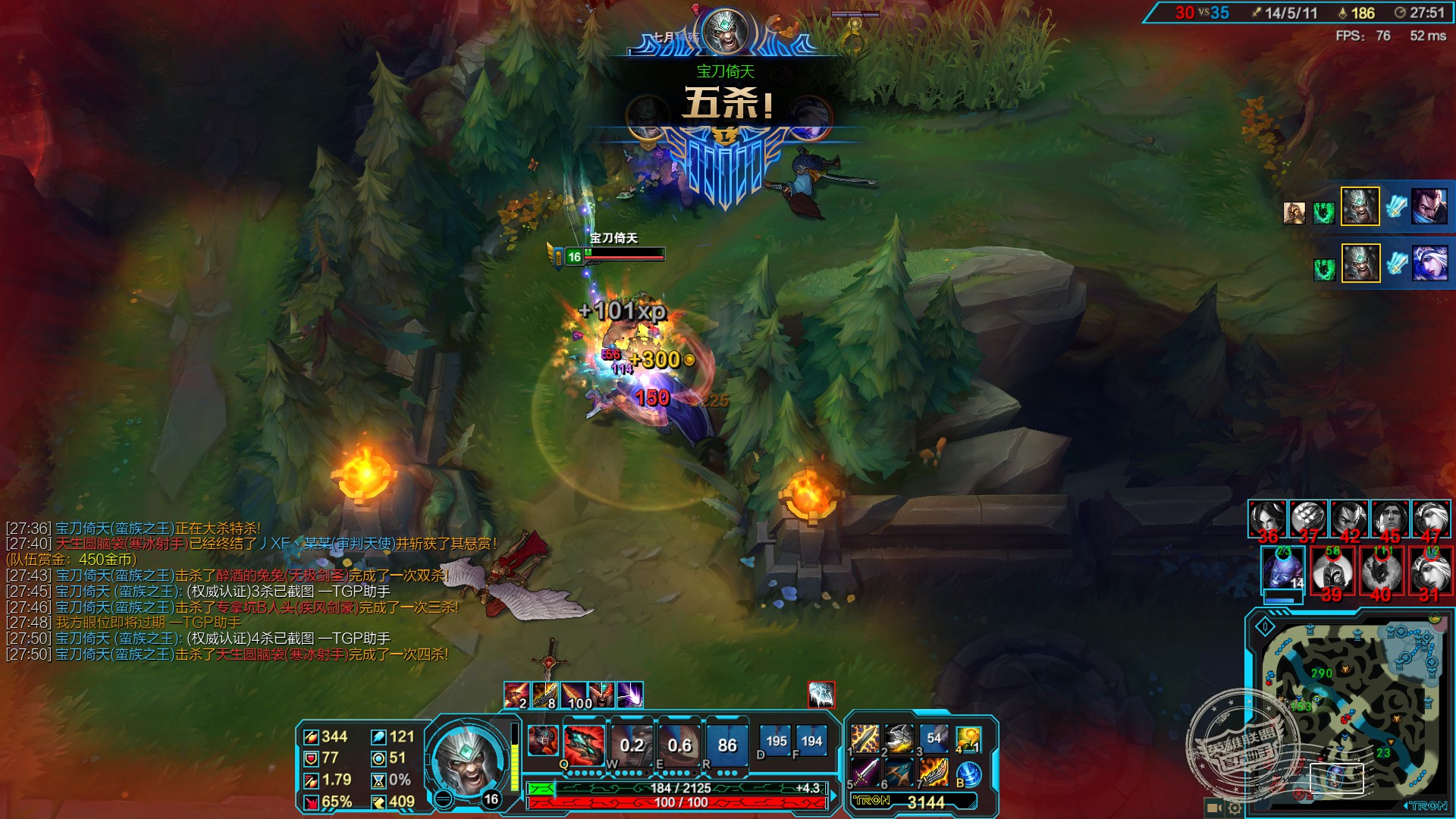The height and width of the screenshot is (819, 1456).
Task: Select the W ability on cooldown
Action: point(632,745)
